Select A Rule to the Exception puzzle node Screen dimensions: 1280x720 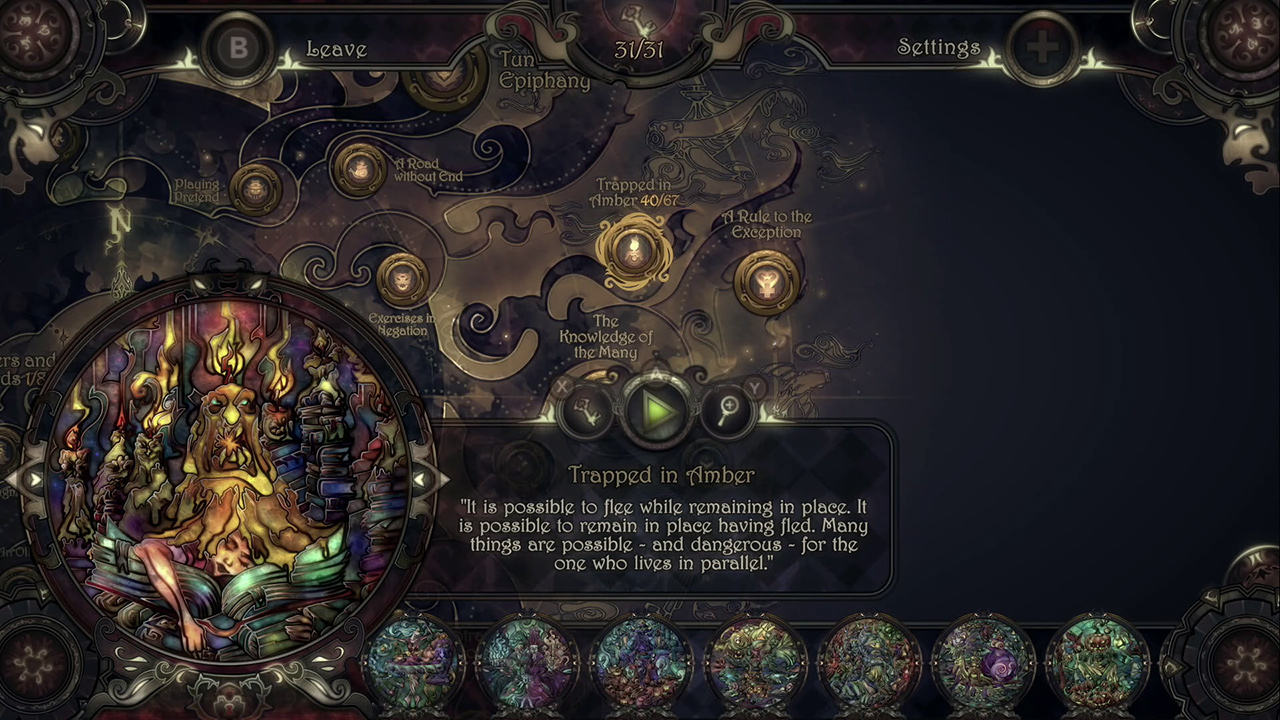pyautogui.click(x=765, y=283)
